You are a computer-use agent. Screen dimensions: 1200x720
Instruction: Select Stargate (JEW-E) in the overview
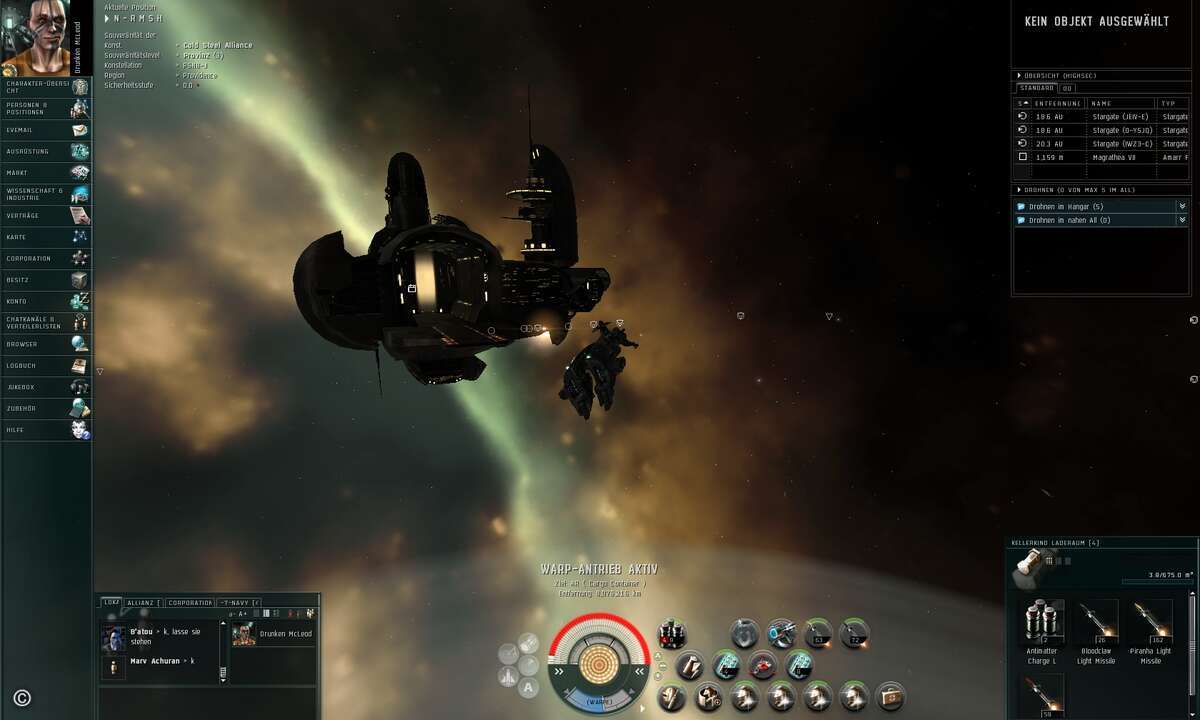(1118, 117)
